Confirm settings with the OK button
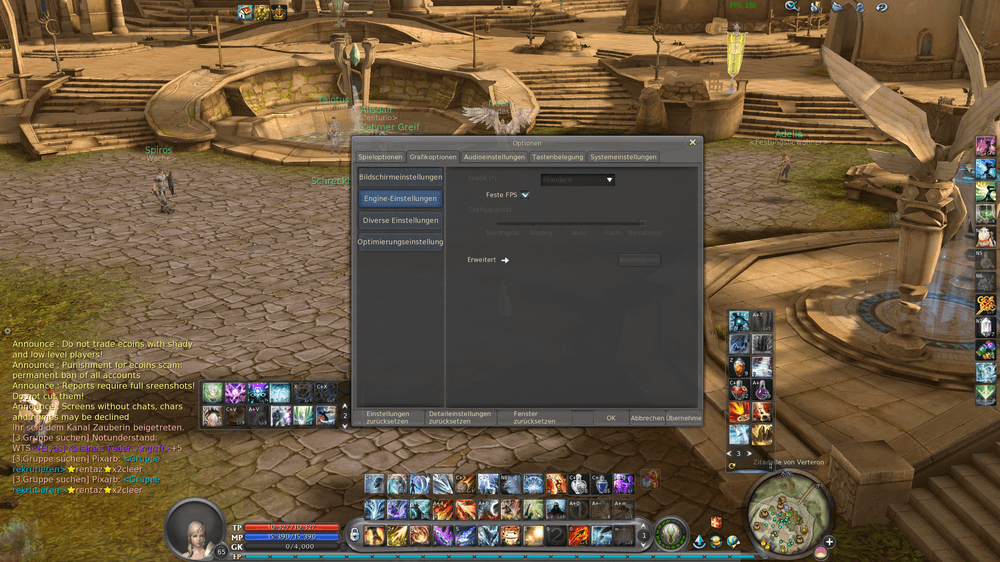This screenshot has width=1000, height=562. click(611, 418)
